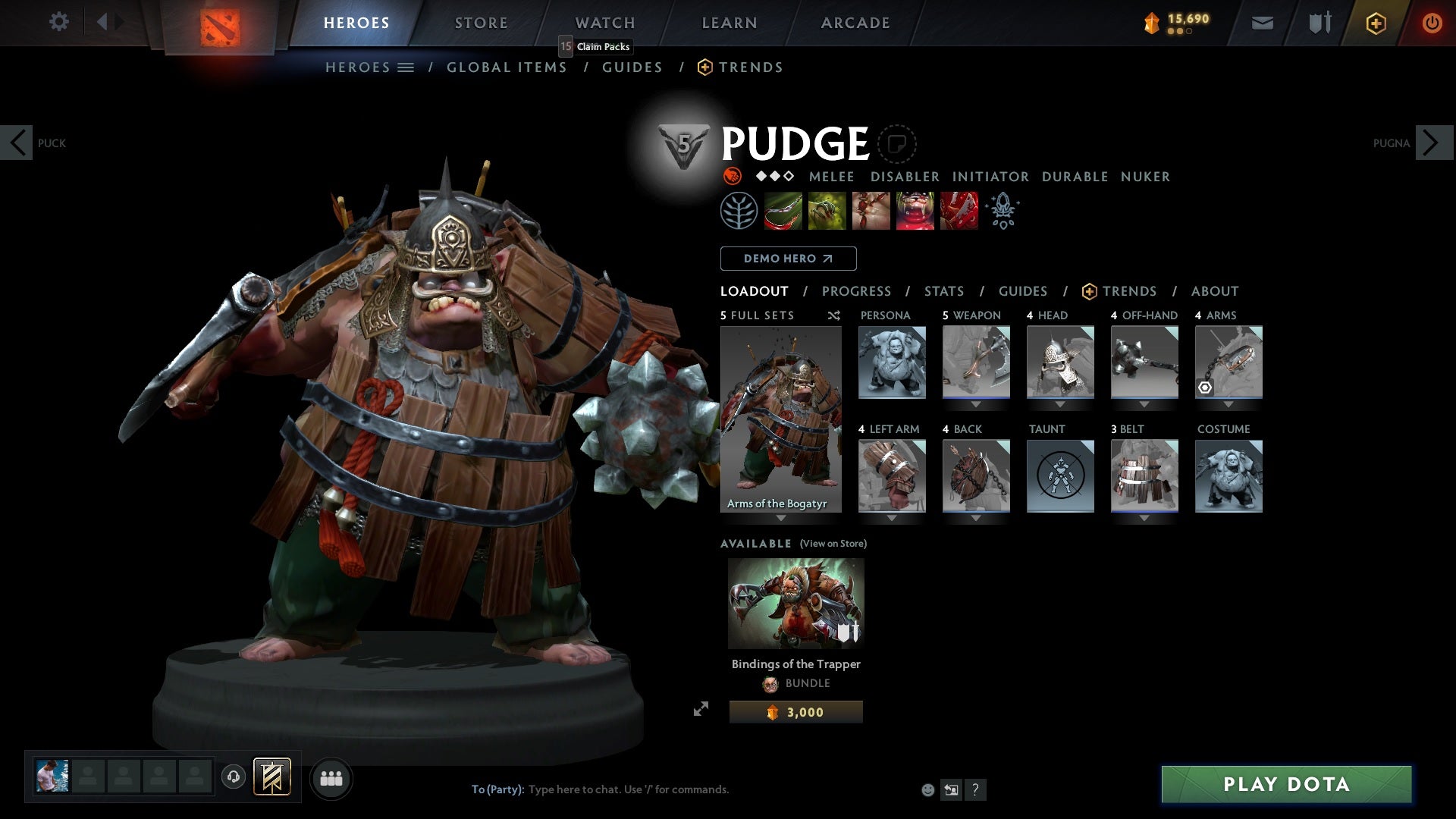The height and width of the screenshot is (819, 1456).
Task: Switch to the STORE tab
Action: [481, 22]
